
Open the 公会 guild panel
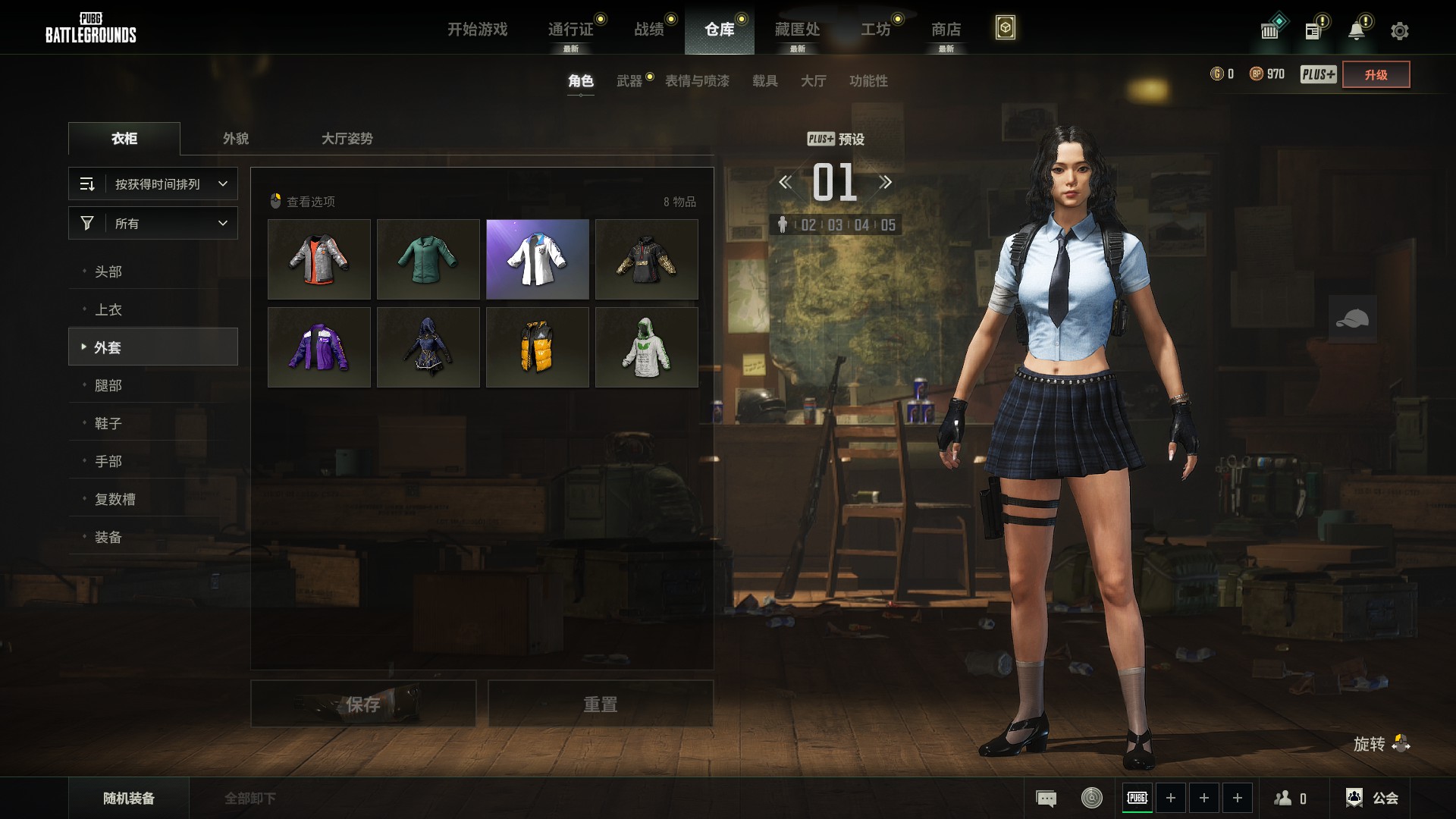[1373, 798]
